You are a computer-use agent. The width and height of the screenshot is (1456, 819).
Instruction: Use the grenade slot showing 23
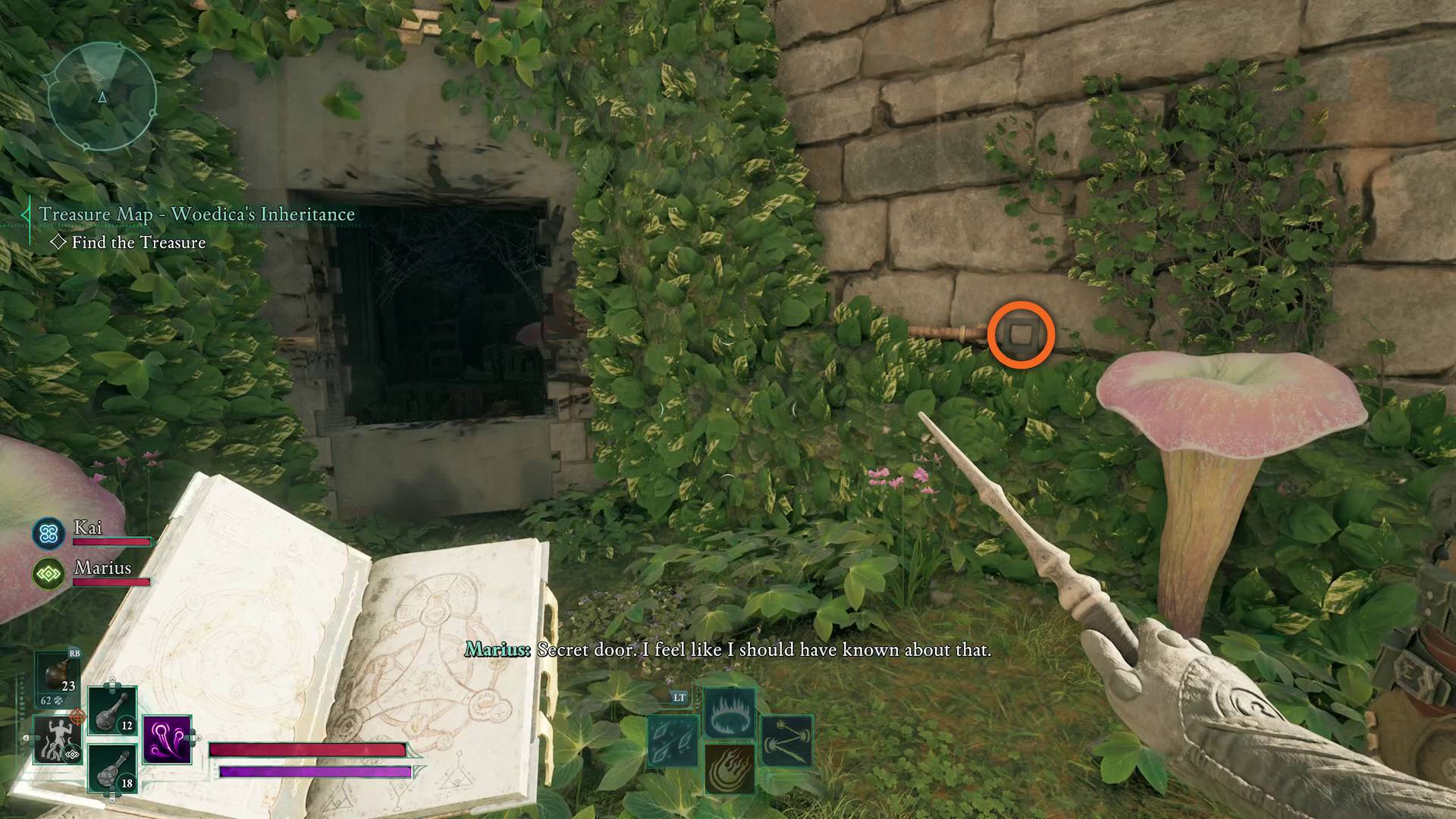(x=58, y=677)
